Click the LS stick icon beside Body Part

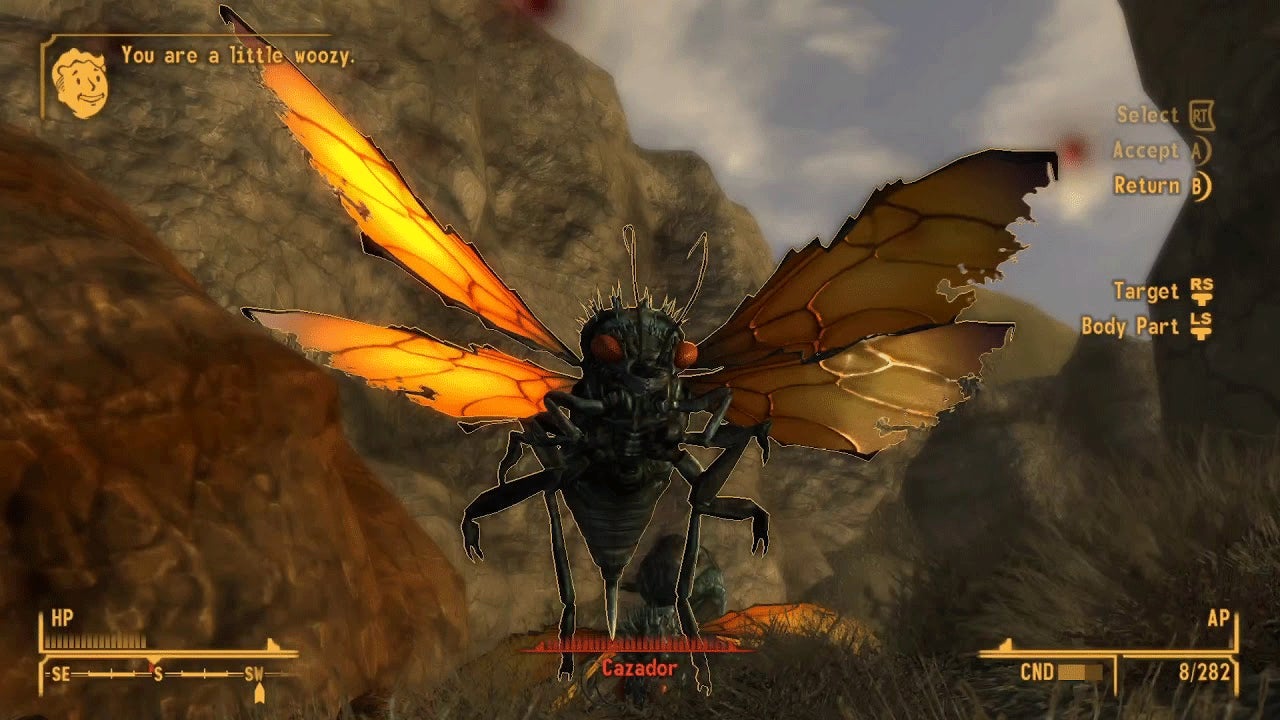click(1203, 325)
